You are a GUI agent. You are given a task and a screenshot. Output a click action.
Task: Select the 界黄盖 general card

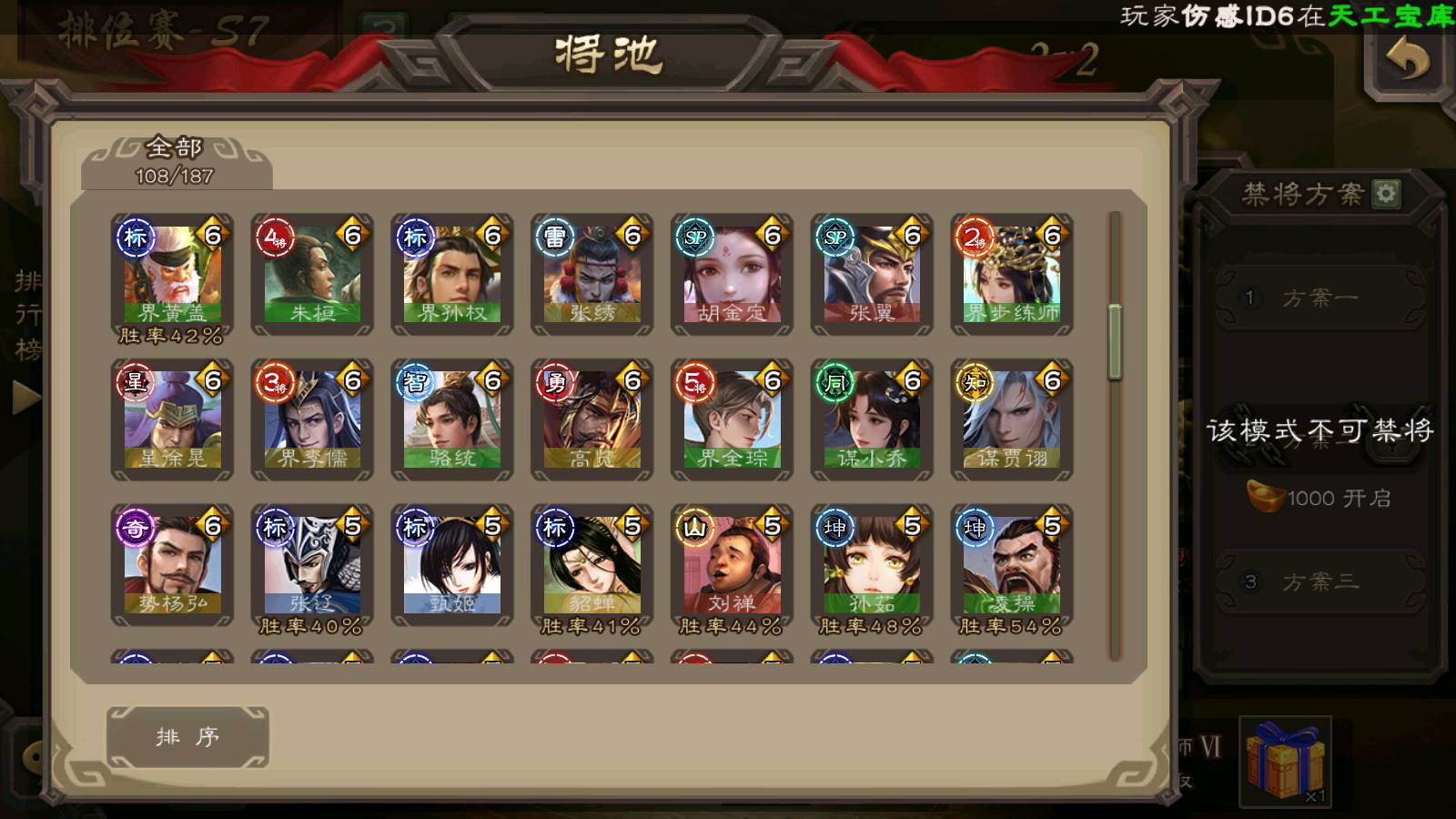[x=172, y=275]
